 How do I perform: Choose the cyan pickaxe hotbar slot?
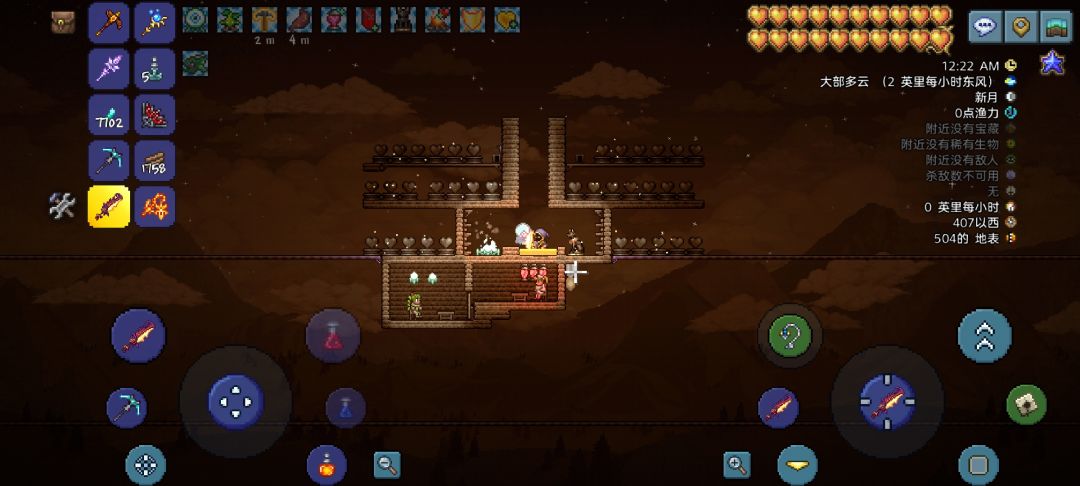pos(109,161)
